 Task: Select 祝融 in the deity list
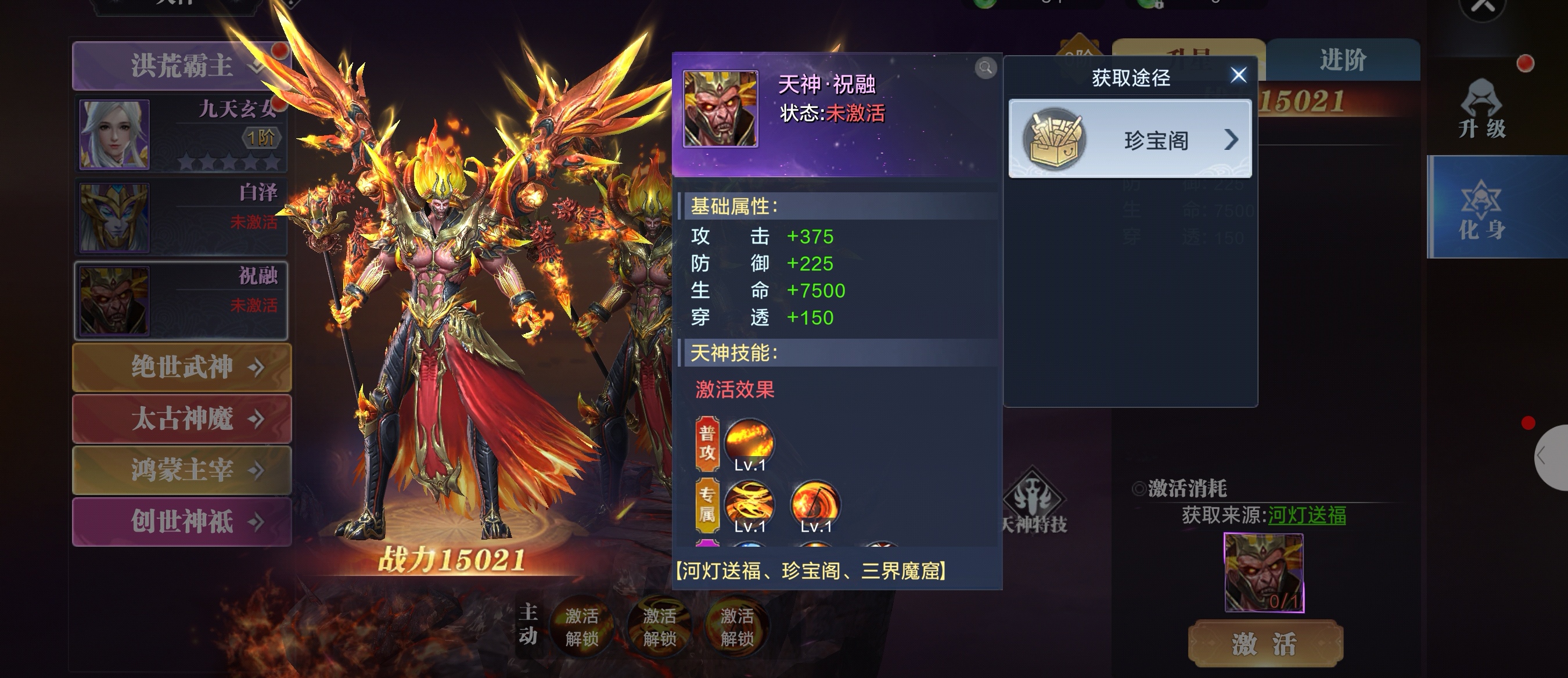coord(181,300)
